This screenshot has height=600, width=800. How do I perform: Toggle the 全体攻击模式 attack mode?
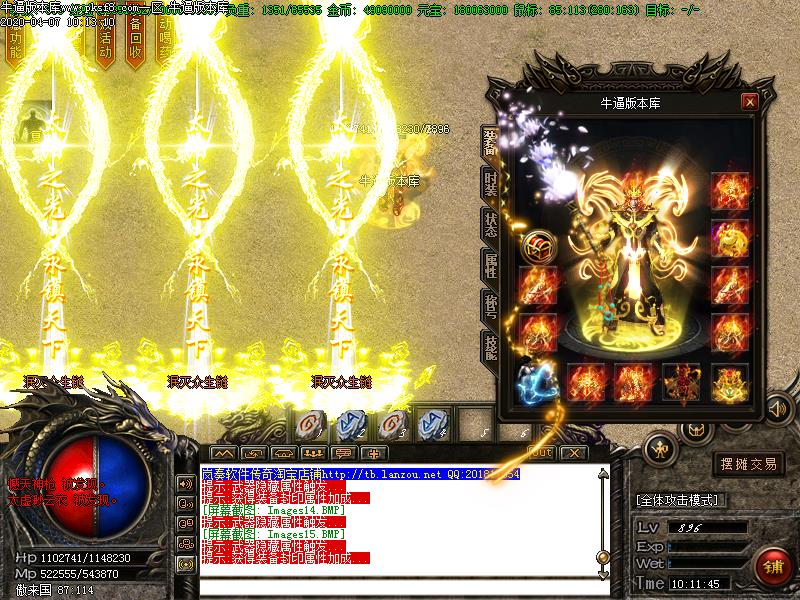coord(681,499)
